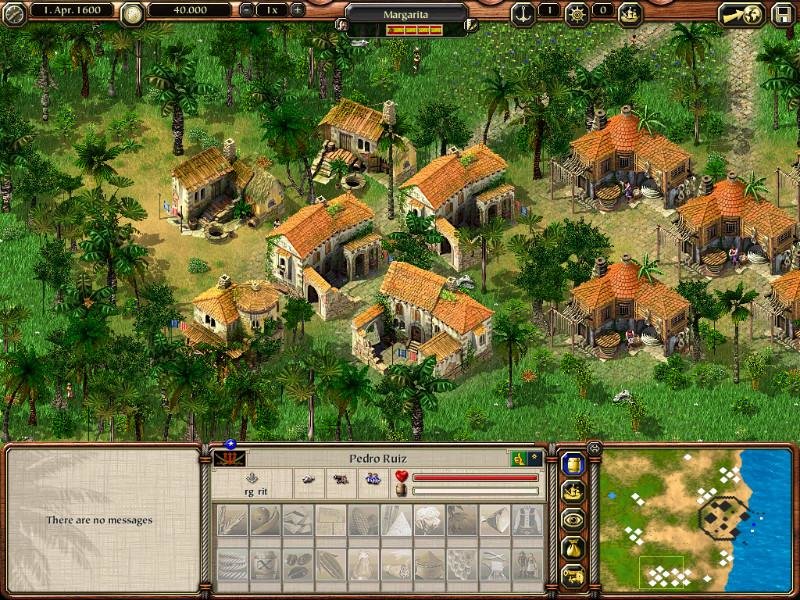
Task: Switch to the golden ship tab
Action: point(573,491)
